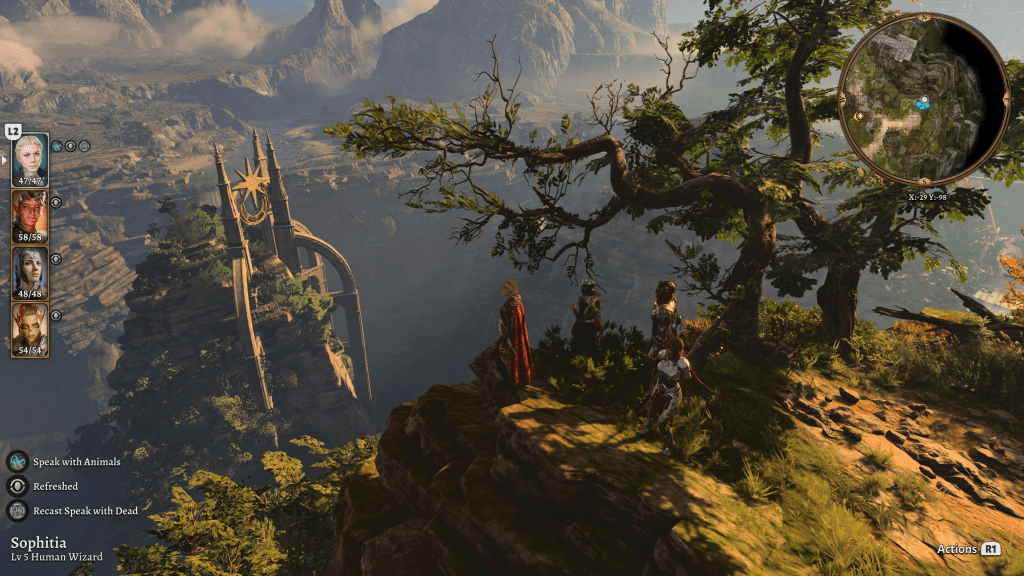
Task: Select Sophitia's blonde character portrait
Action: [x=30, y=159]
